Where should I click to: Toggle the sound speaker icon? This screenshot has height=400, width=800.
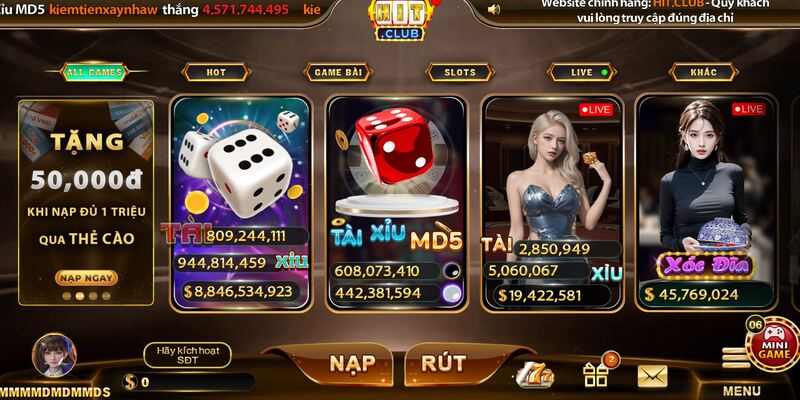[x=493, y=10]
